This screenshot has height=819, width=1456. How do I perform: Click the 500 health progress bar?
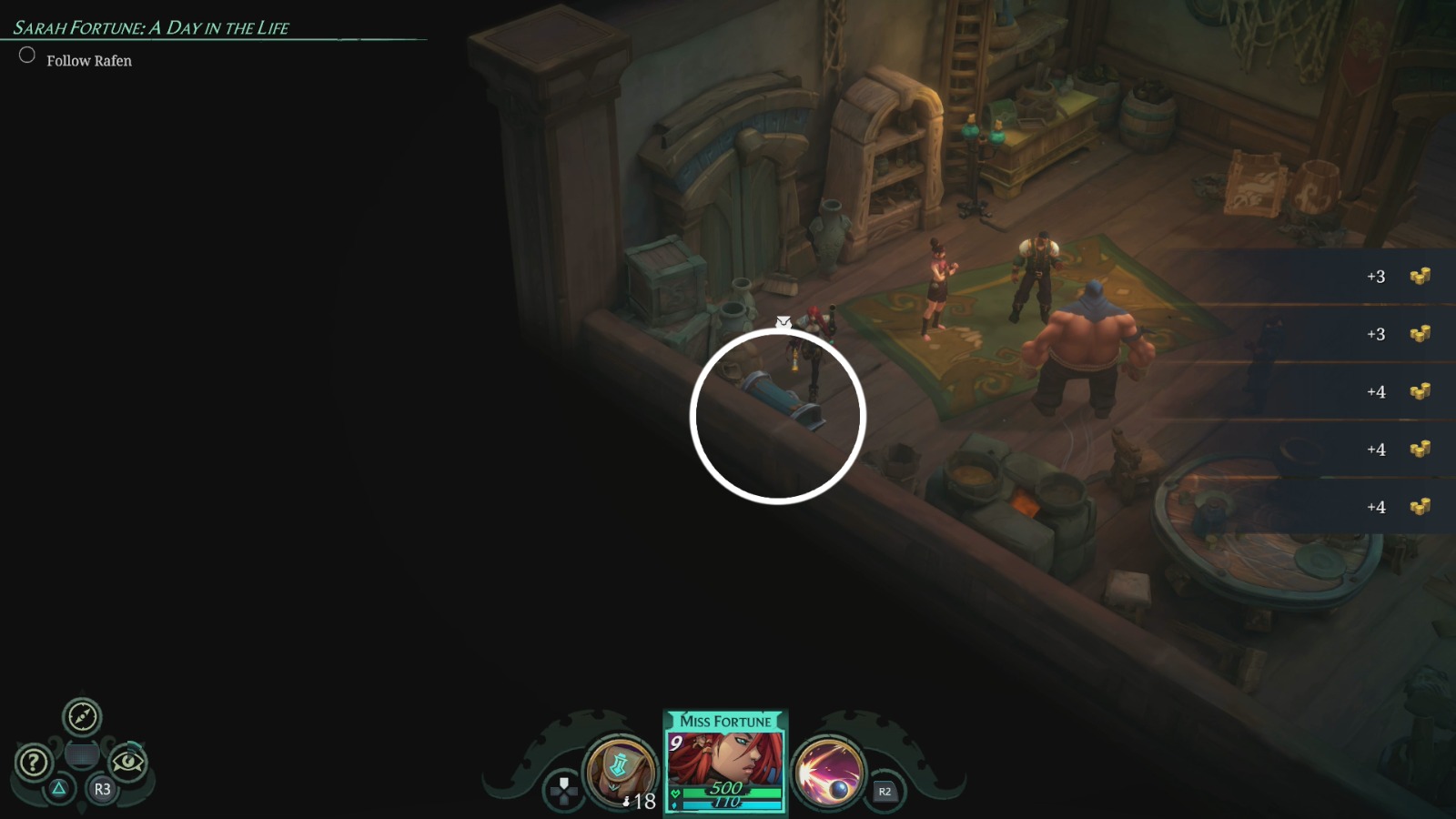tap(728, 791)
